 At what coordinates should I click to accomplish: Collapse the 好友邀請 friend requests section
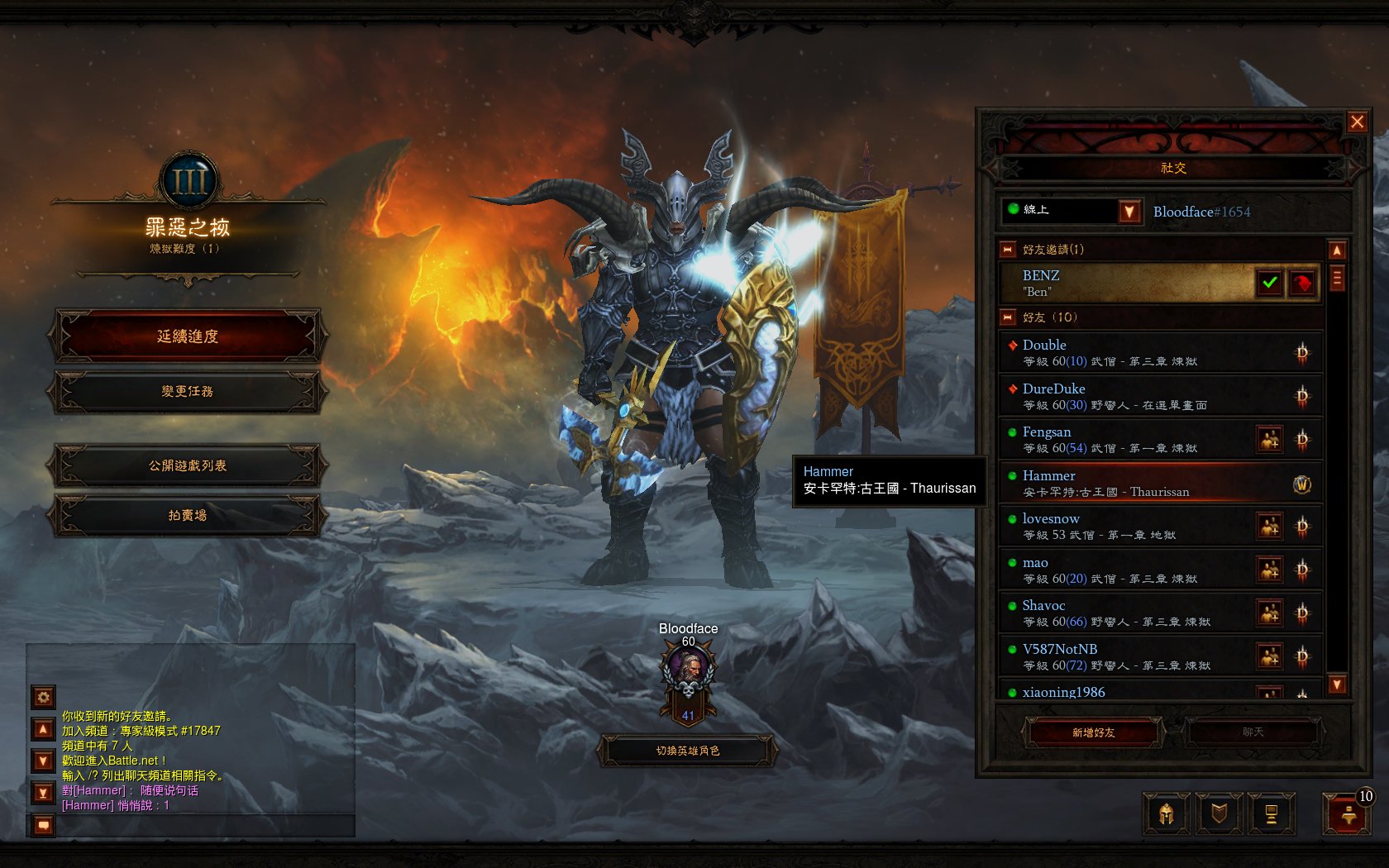[x=1008, y=249]
